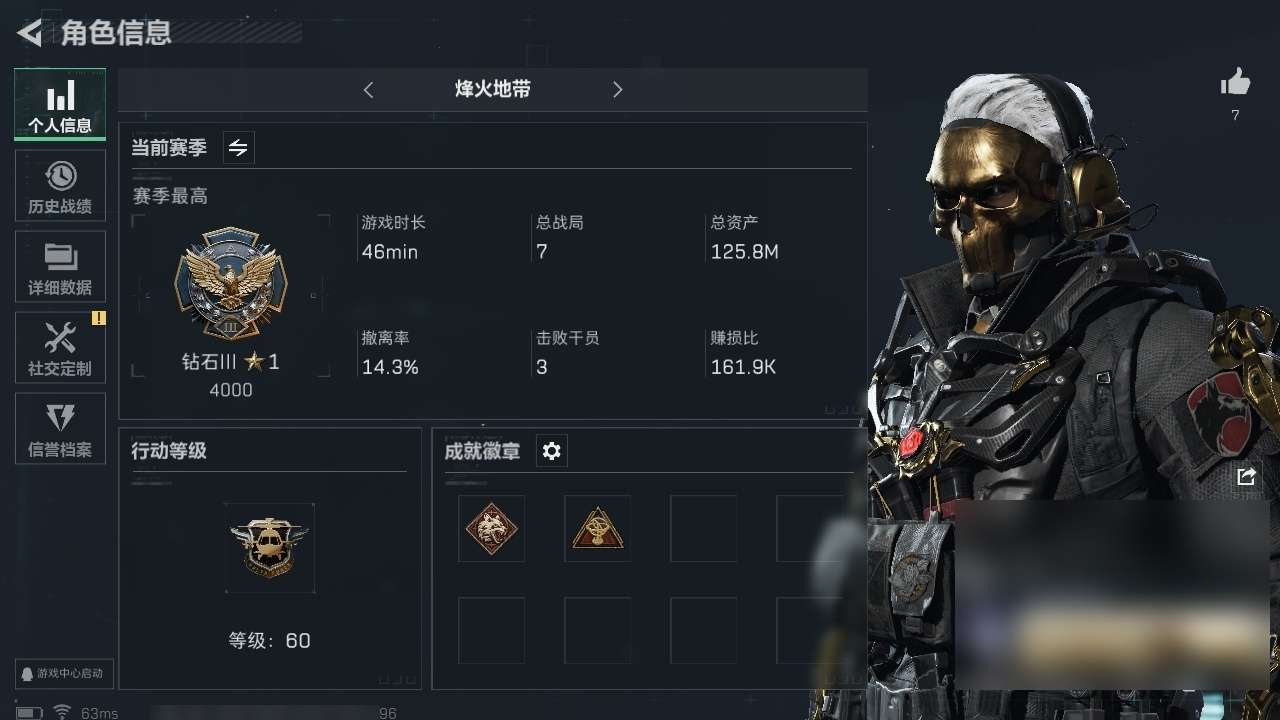Click the helicopter 行动等级 badge
The width and height of the screenshot is (1280, 720).
pyautogui.click(x=270, y=547)
